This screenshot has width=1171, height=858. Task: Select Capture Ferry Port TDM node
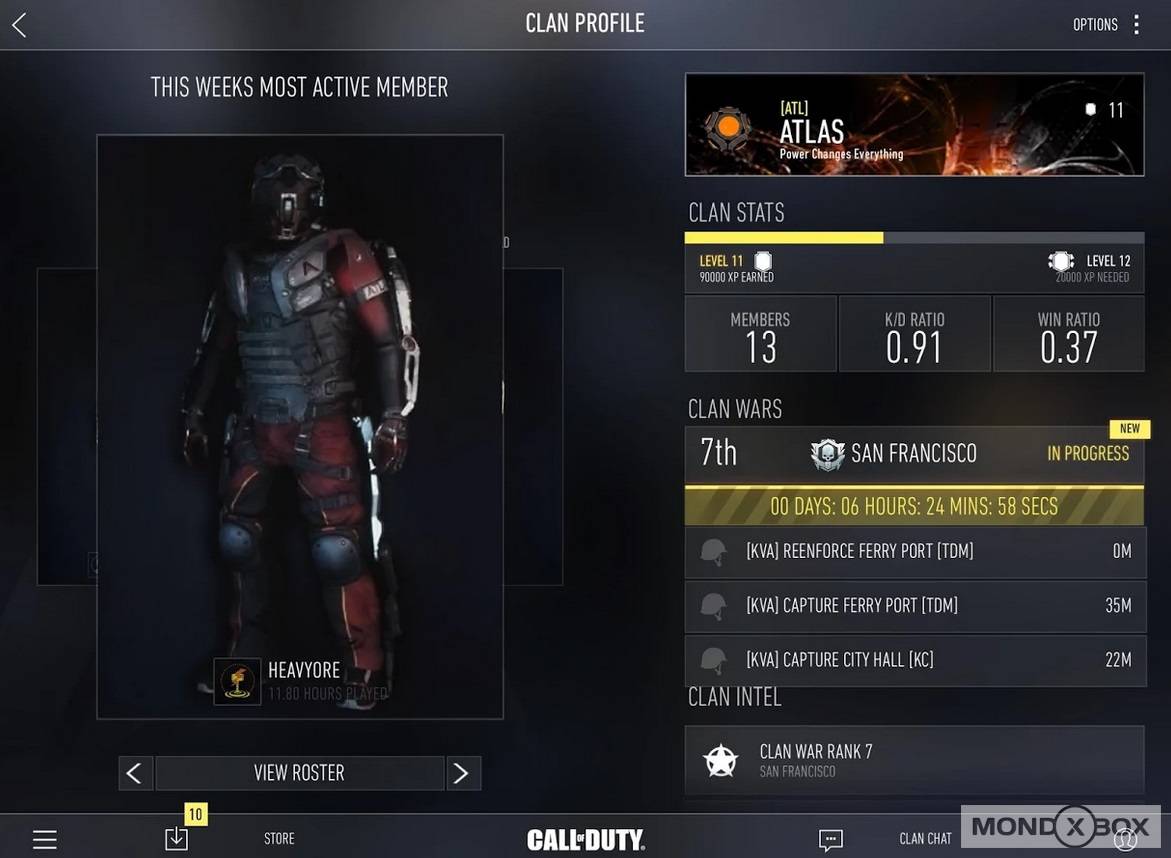[914, 605]
